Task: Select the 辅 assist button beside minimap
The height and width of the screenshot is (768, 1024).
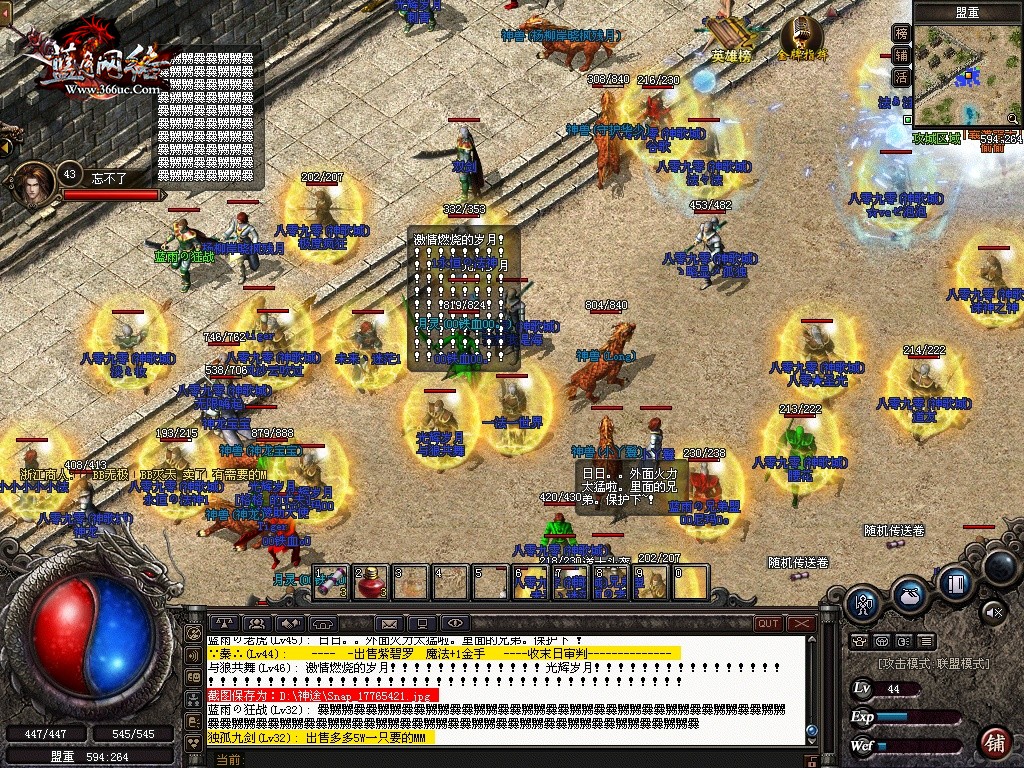Action: 901,56
